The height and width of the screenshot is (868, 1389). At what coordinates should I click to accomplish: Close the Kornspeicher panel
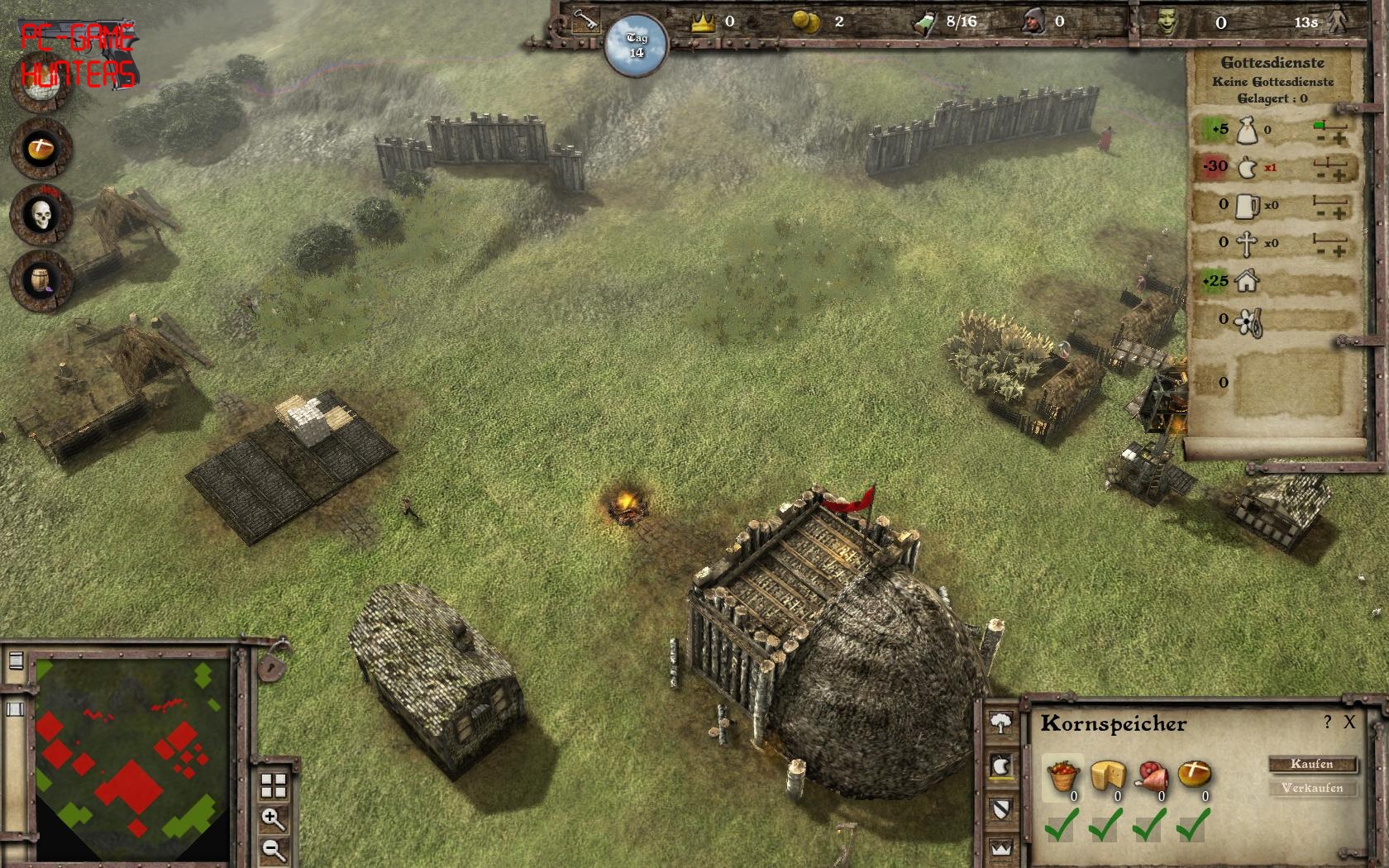tap(1349, 723)
